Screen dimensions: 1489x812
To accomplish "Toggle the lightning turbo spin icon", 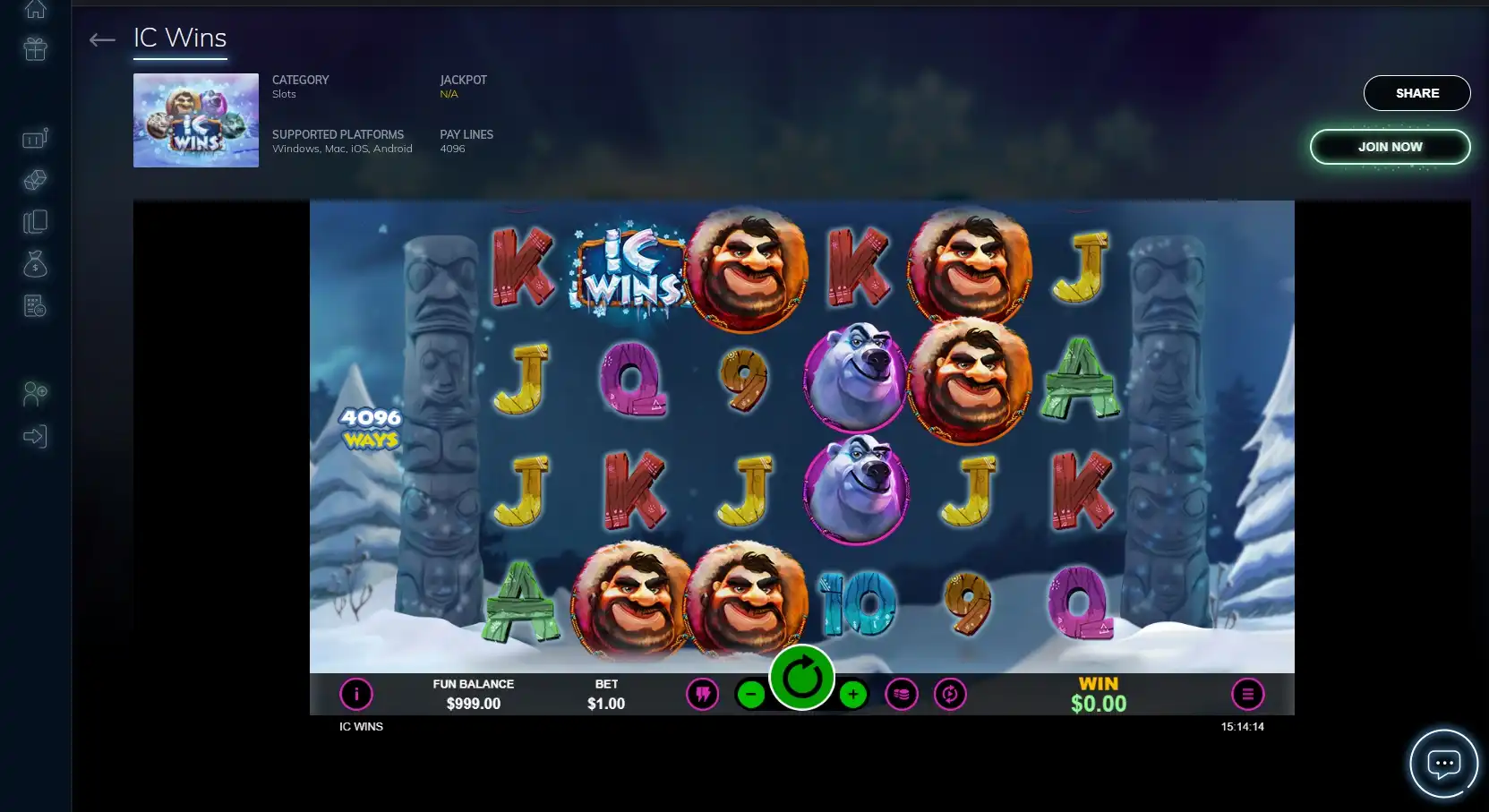I will pyautogui.click(x=703, y=694).
